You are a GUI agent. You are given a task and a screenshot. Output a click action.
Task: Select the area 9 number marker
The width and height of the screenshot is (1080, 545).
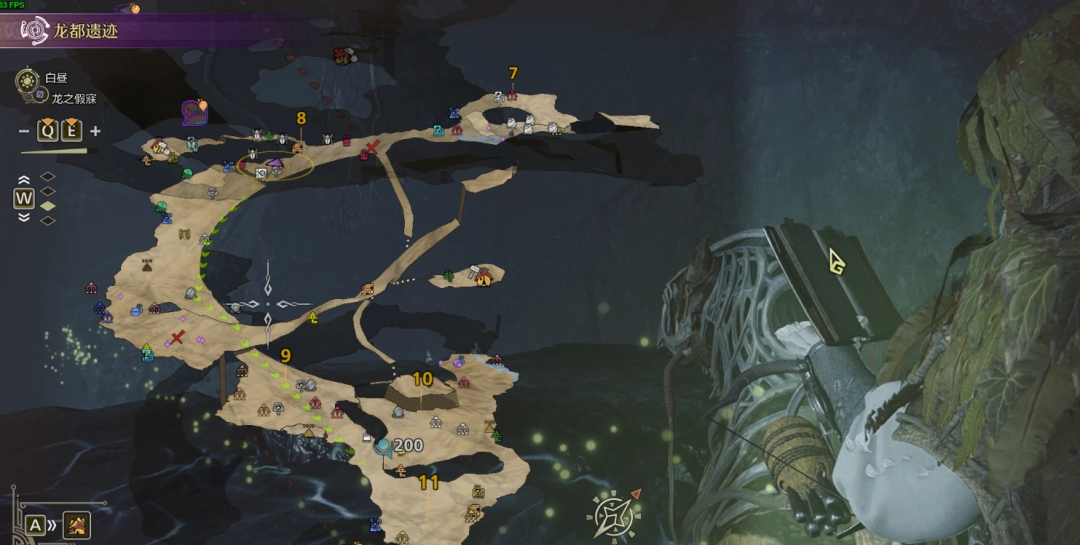286,355
